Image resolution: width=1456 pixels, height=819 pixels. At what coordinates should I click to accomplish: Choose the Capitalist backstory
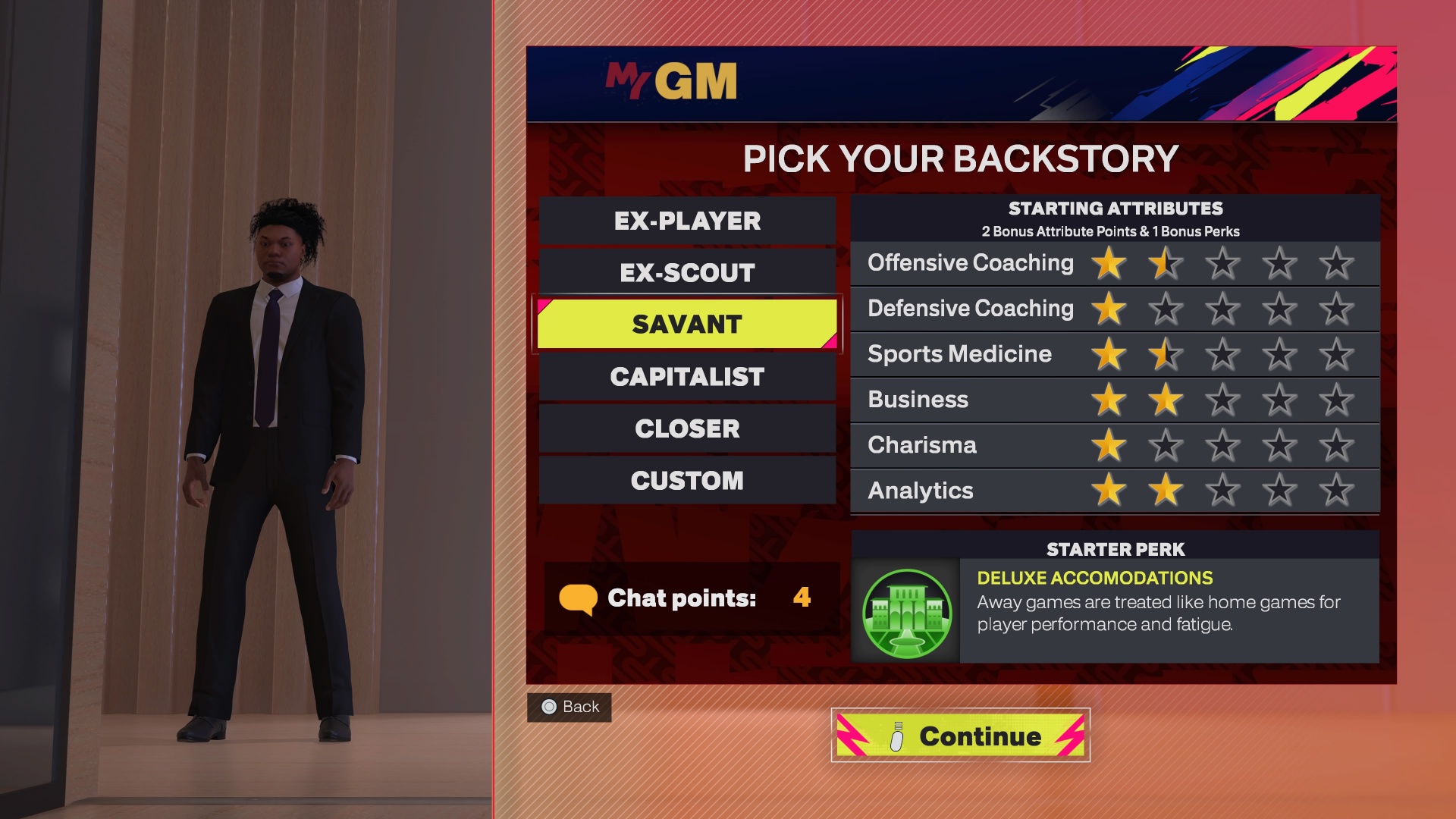coord(687,377)
